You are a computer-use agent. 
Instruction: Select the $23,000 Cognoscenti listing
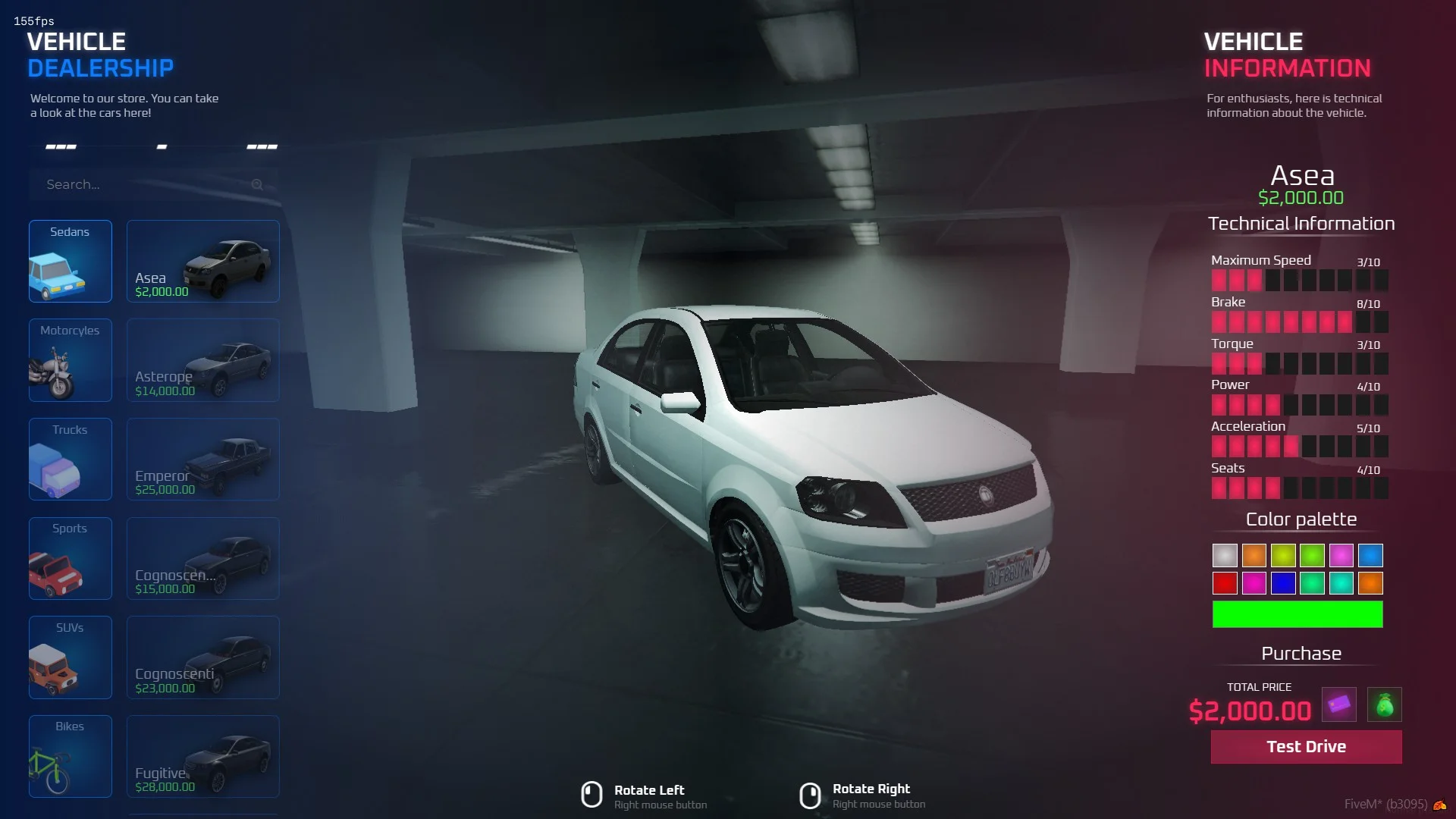[203, 657]
